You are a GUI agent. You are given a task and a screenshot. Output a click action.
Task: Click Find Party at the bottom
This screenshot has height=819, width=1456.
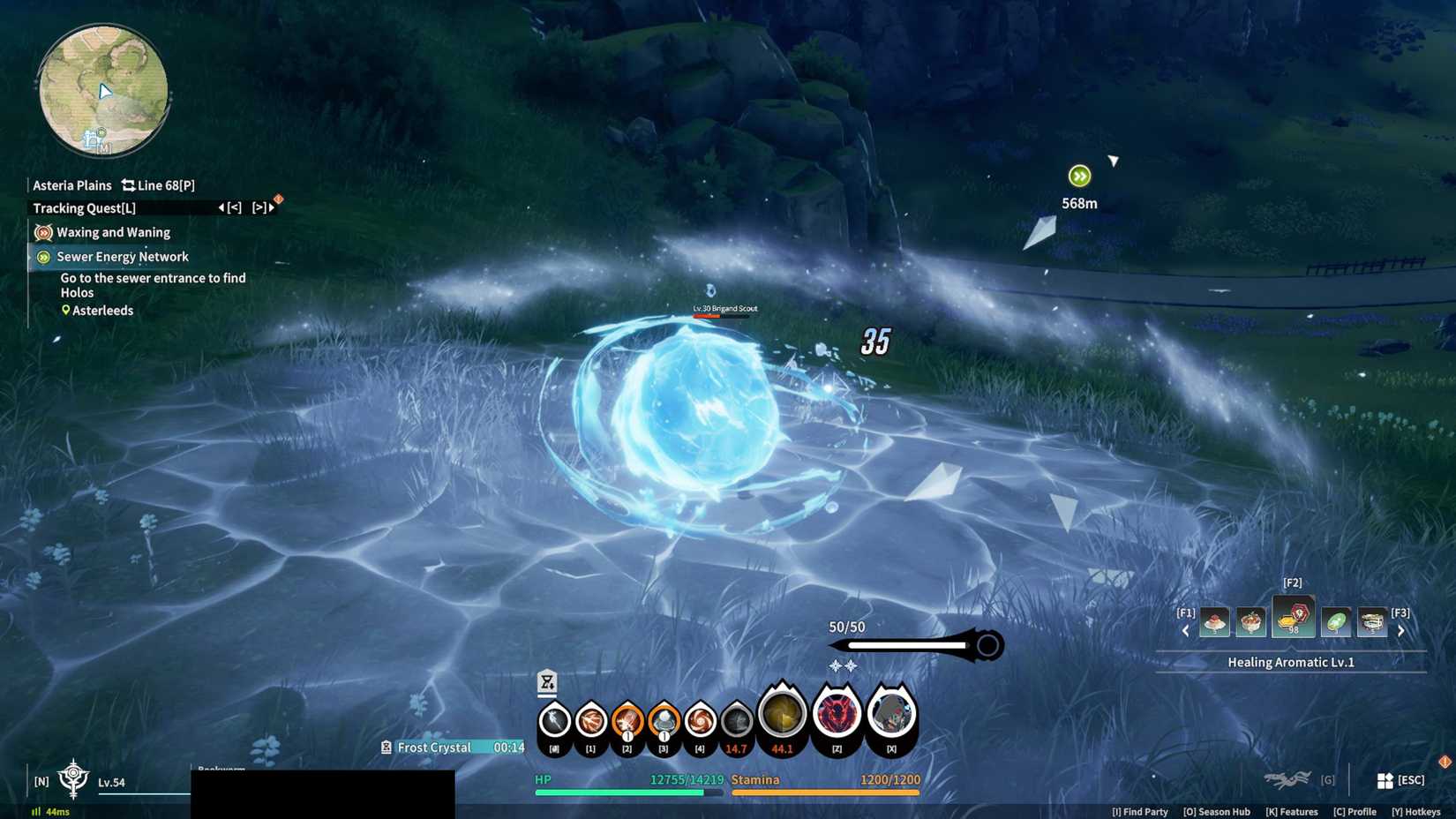(x=1139, y=811)
